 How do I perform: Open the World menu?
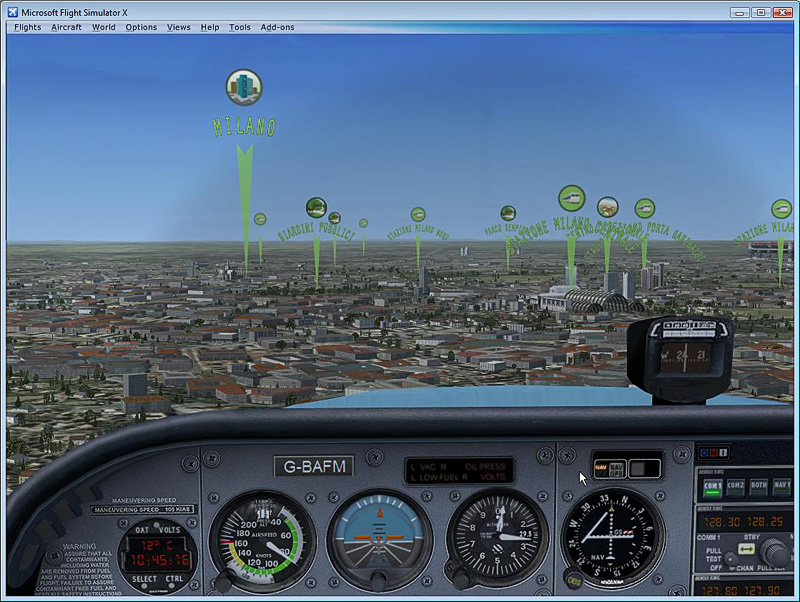104,27
